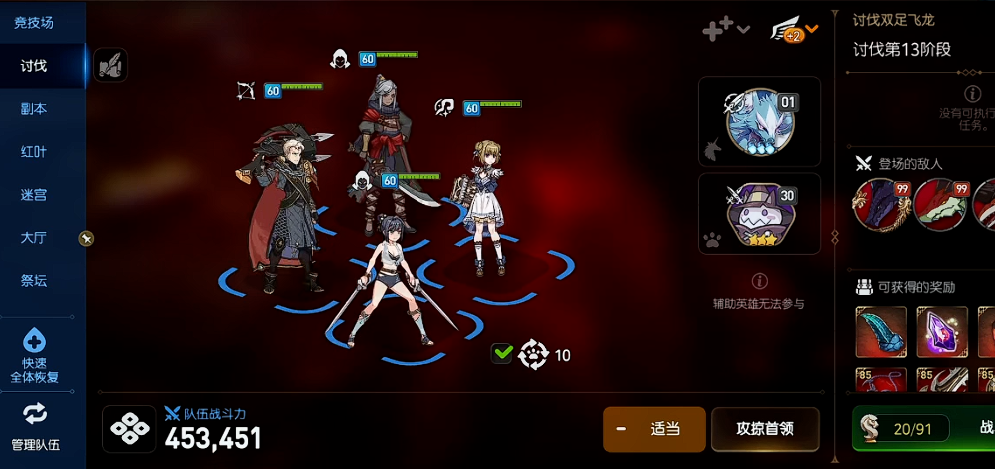Change the 适当 difficulty setting
This screenshot has height=469, width=995.
coord(654,429)
